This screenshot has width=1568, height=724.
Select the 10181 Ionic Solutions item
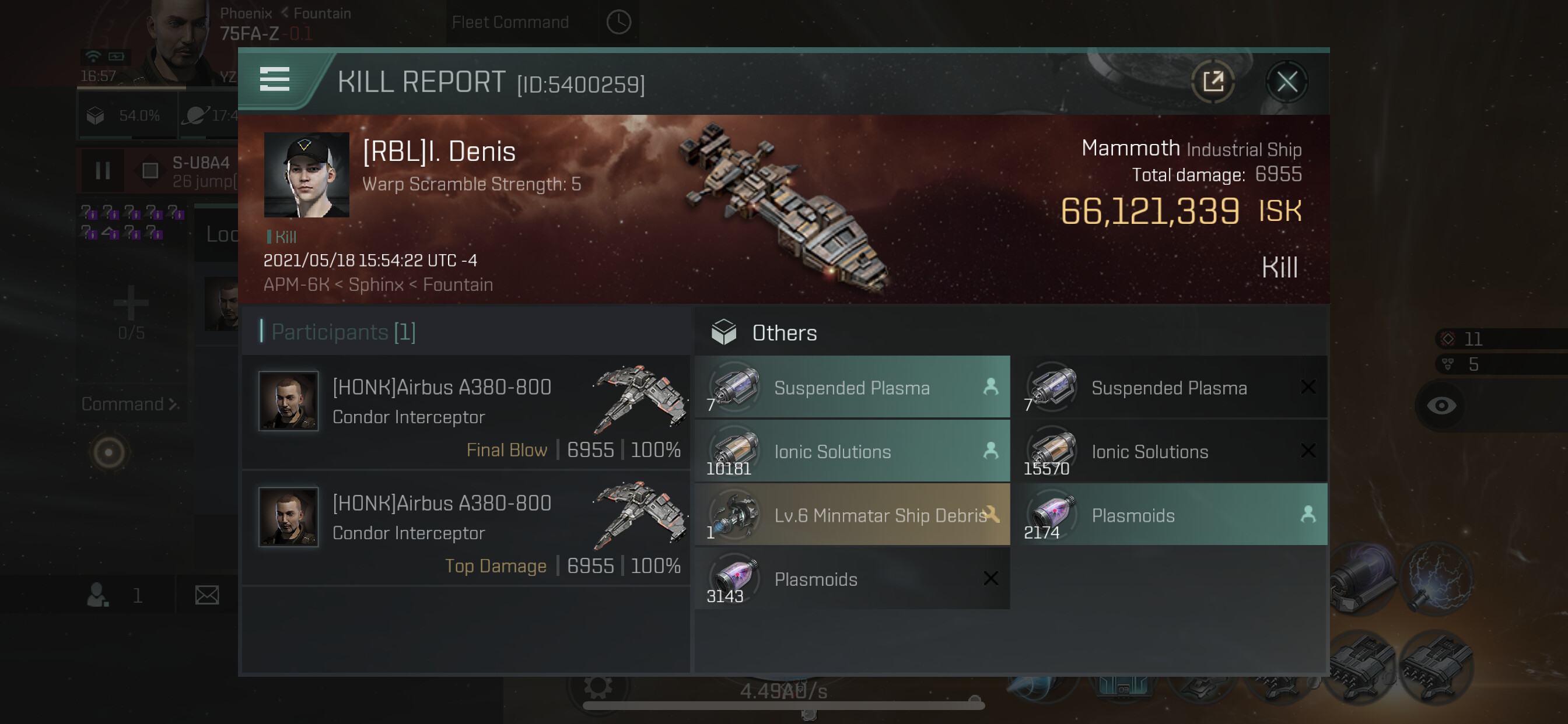click(x=852, y=451)
